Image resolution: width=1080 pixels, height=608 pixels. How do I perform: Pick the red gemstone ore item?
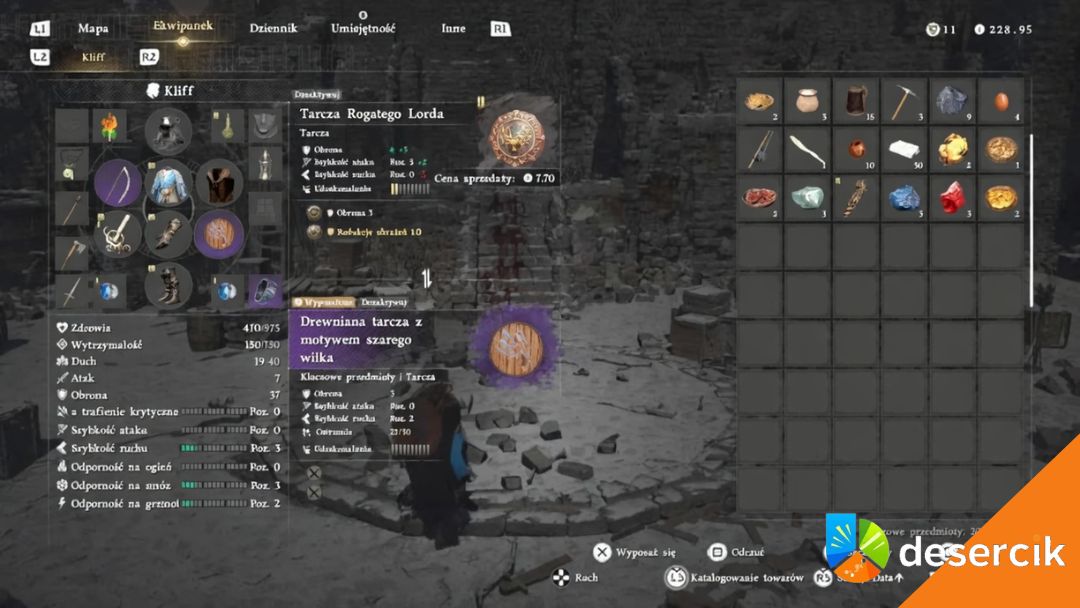(x=953, y=197)
